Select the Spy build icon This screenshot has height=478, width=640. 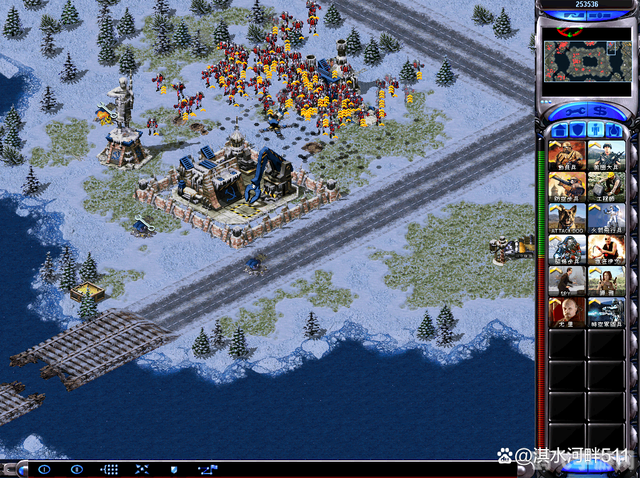(566, 280)
